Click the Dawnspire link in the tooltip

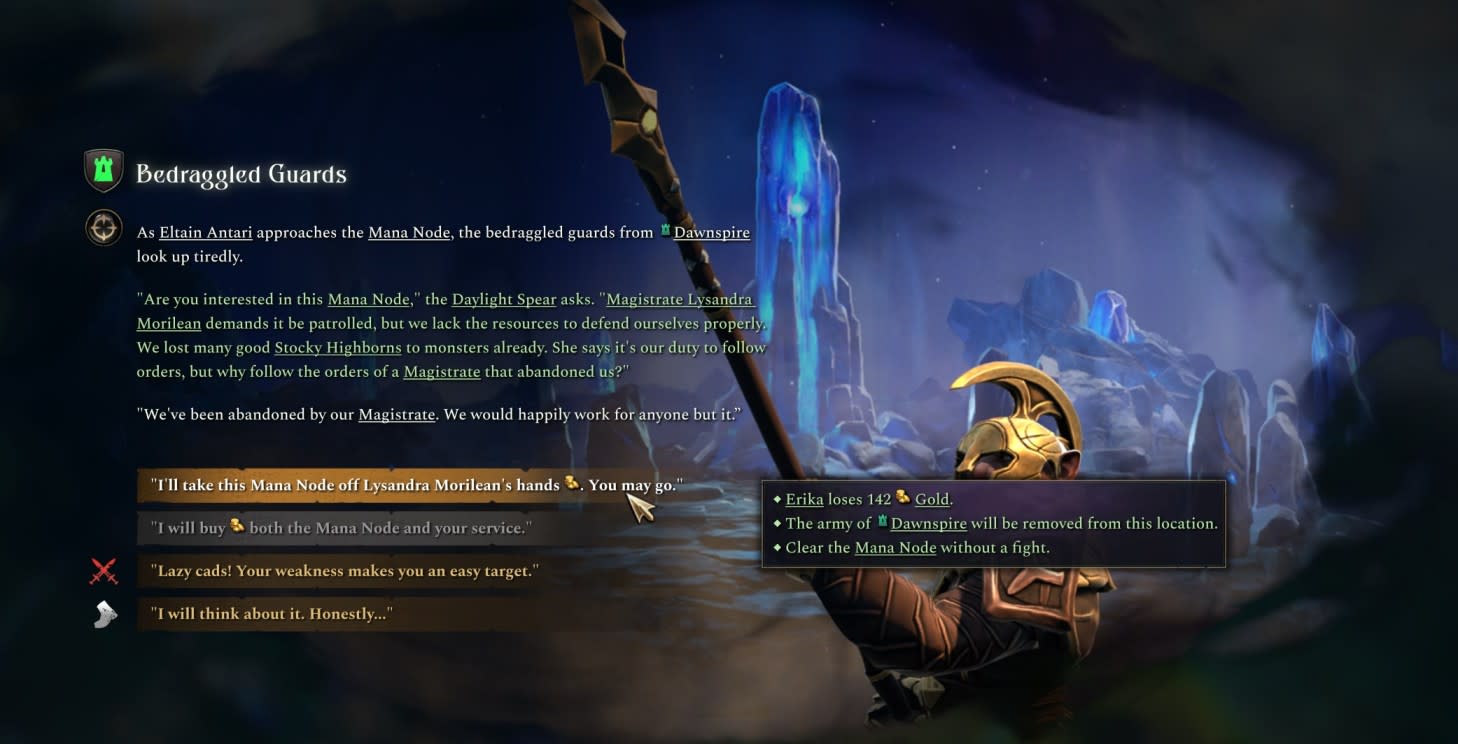(x=928, y=524)
